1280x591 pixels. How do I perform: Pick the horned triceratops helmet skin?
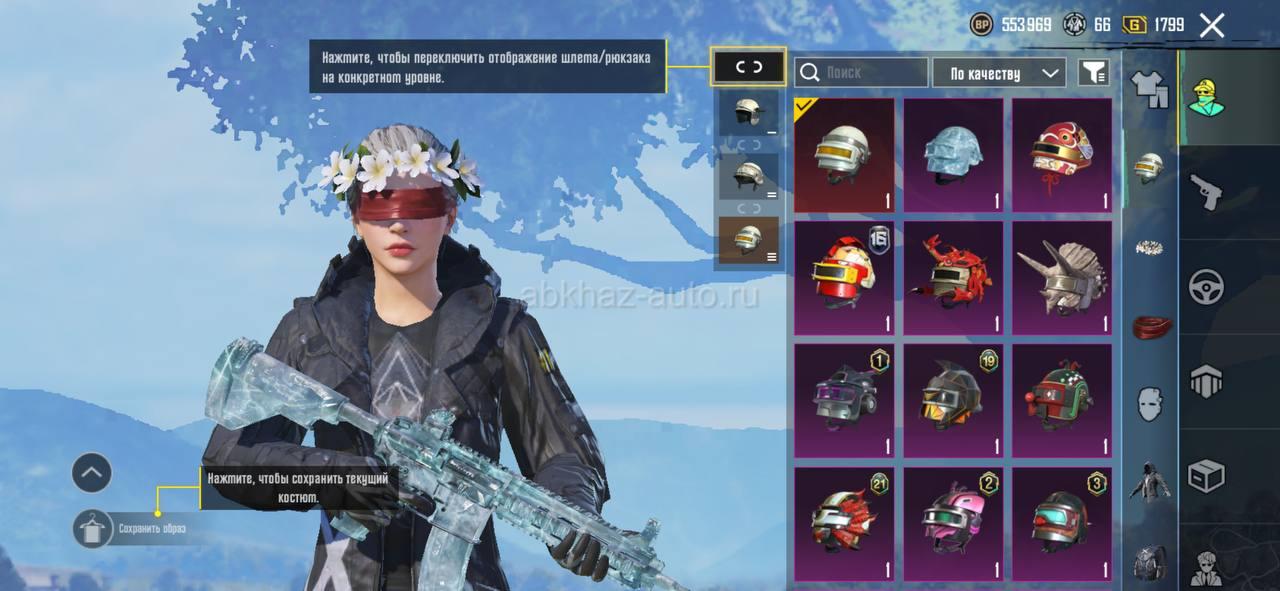(x=1062, y=278)
